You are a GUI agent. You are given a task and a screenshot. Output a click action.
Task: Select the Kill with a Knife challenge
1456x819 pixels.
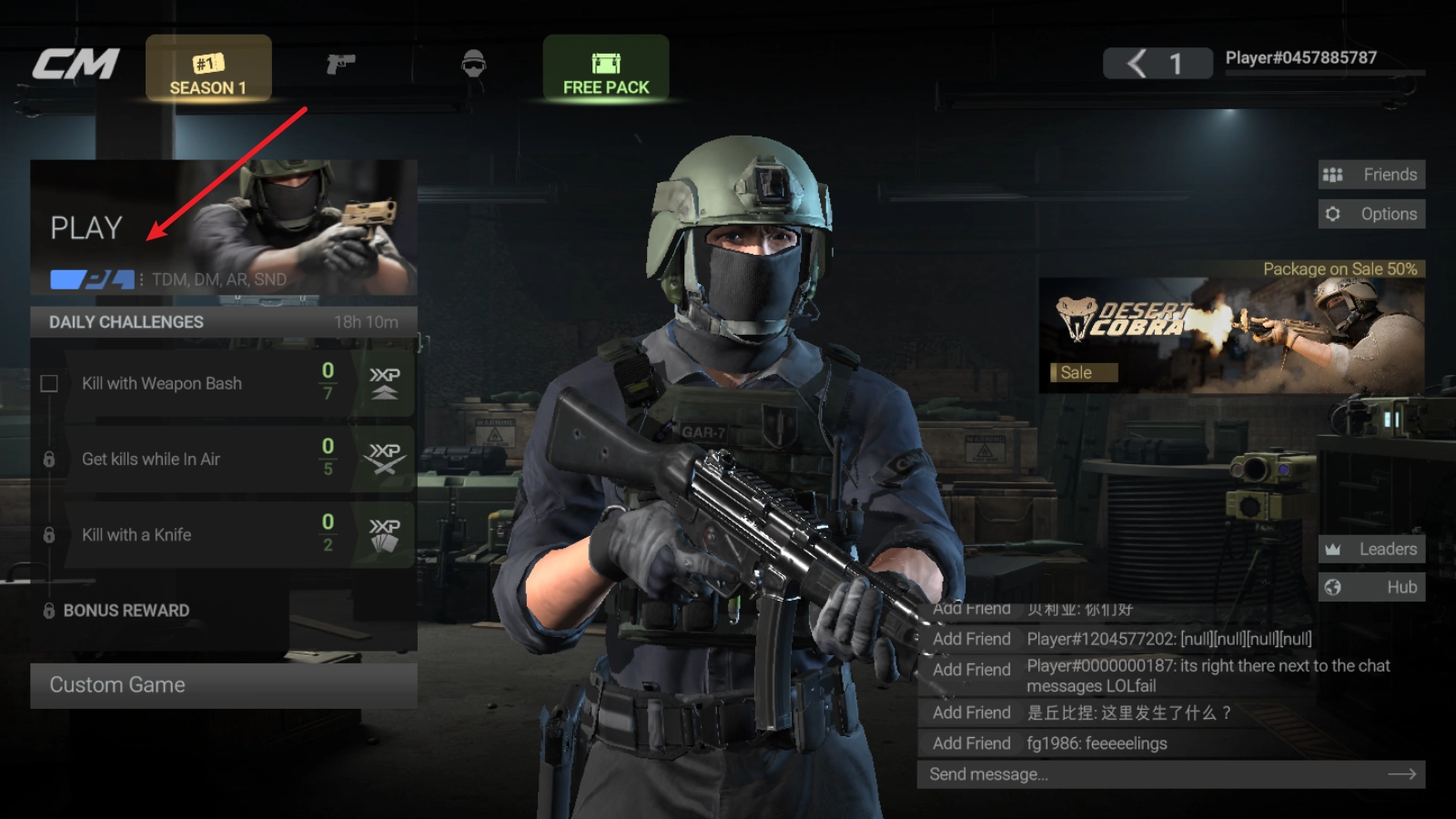(x=223, y=535)
